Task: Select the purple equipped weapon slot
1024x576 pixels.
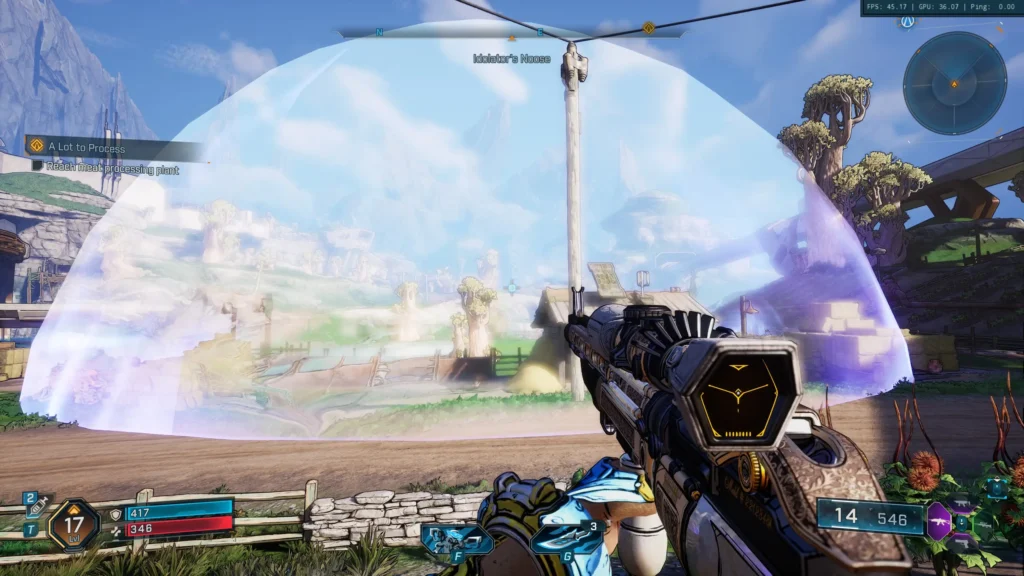Action: [939, 520]
